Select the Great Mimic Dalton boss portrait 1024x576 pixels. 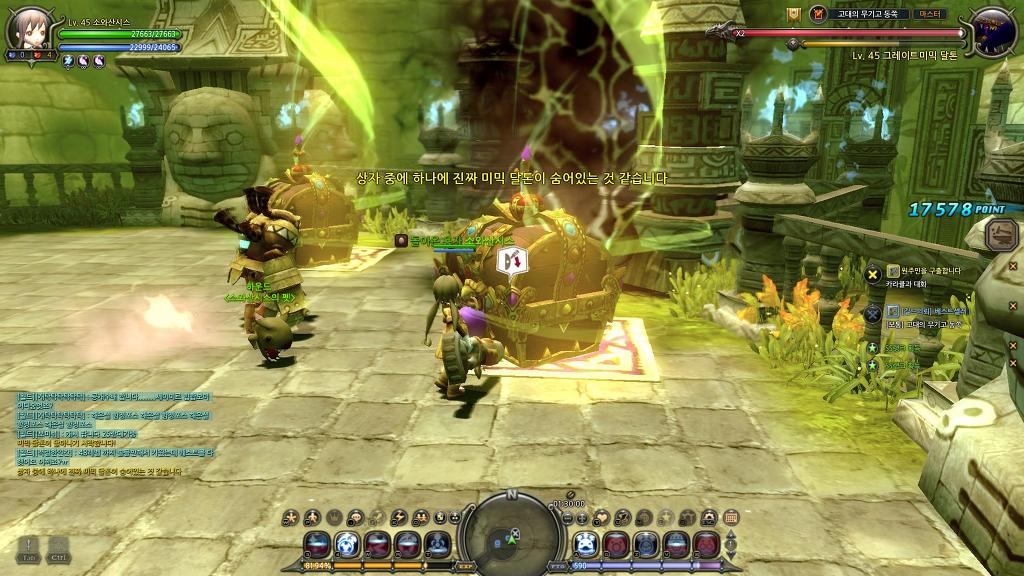[993, 31]
